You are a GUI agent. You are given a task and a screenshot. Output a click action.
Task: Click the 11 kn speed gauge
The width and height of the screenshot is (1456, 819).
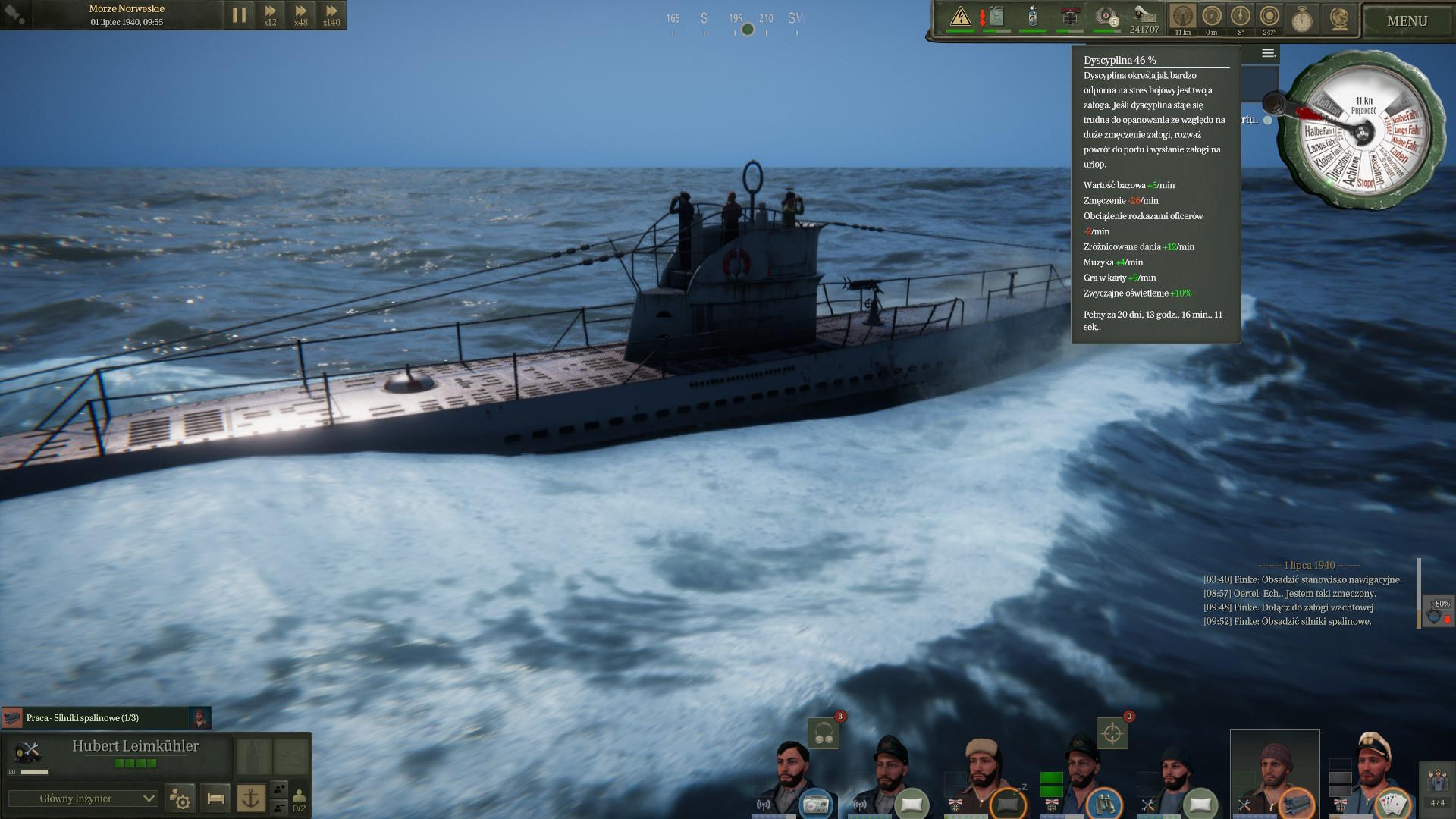(x=1182, y=17)
